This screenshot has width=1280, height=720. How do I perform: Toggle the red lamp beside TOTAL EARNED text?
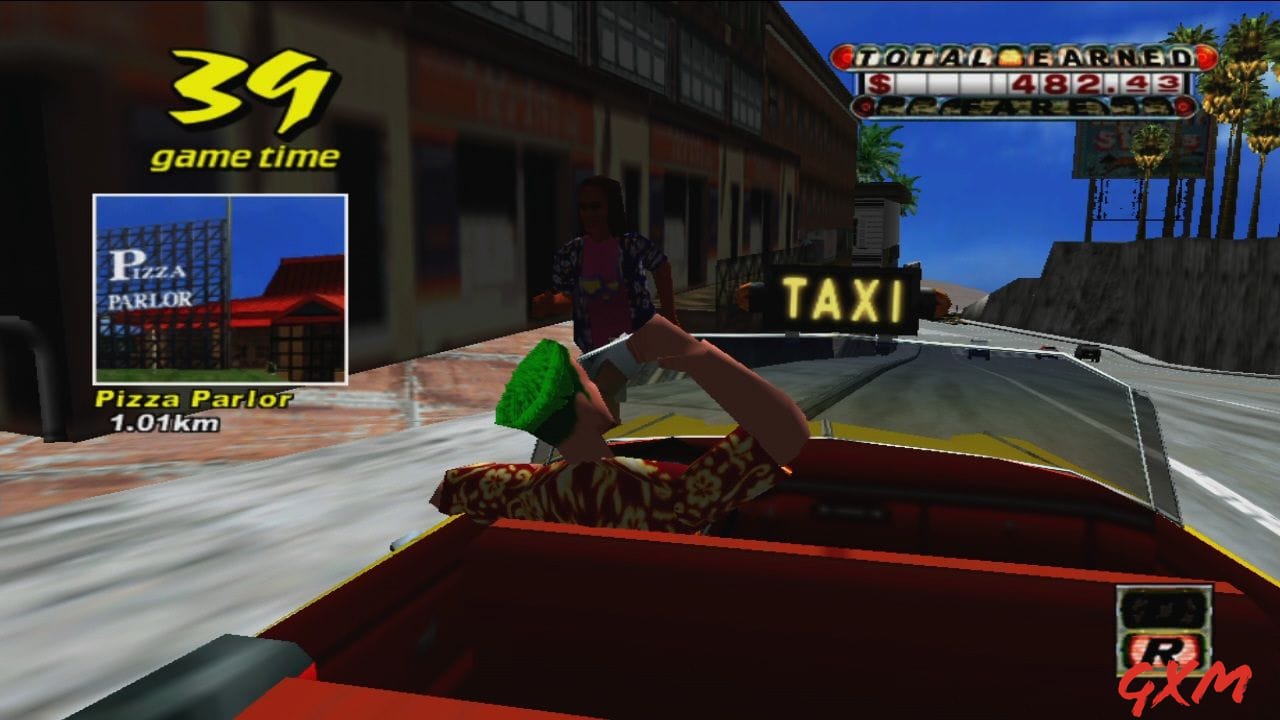843,57
